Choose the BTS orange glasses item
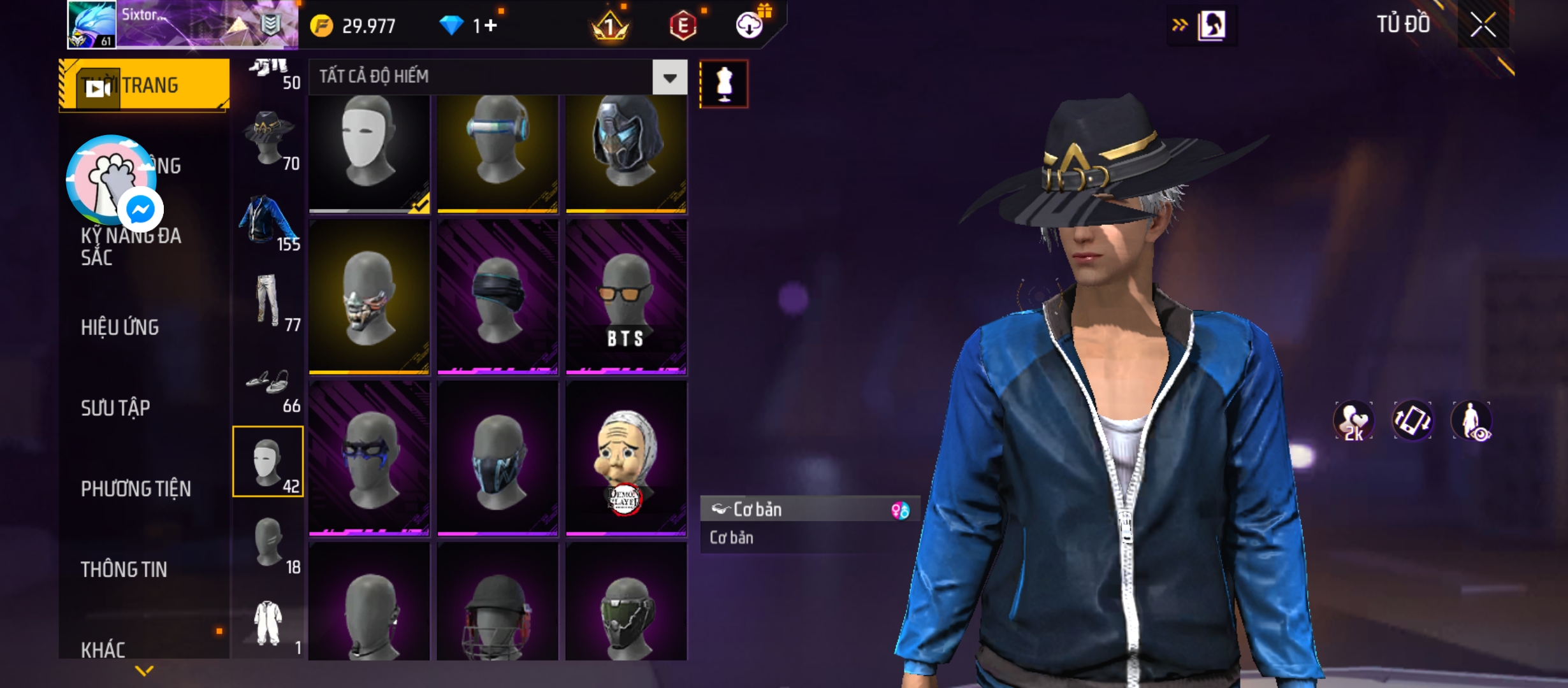Viewport: 1568px width, 688px height. click(626, 297)
